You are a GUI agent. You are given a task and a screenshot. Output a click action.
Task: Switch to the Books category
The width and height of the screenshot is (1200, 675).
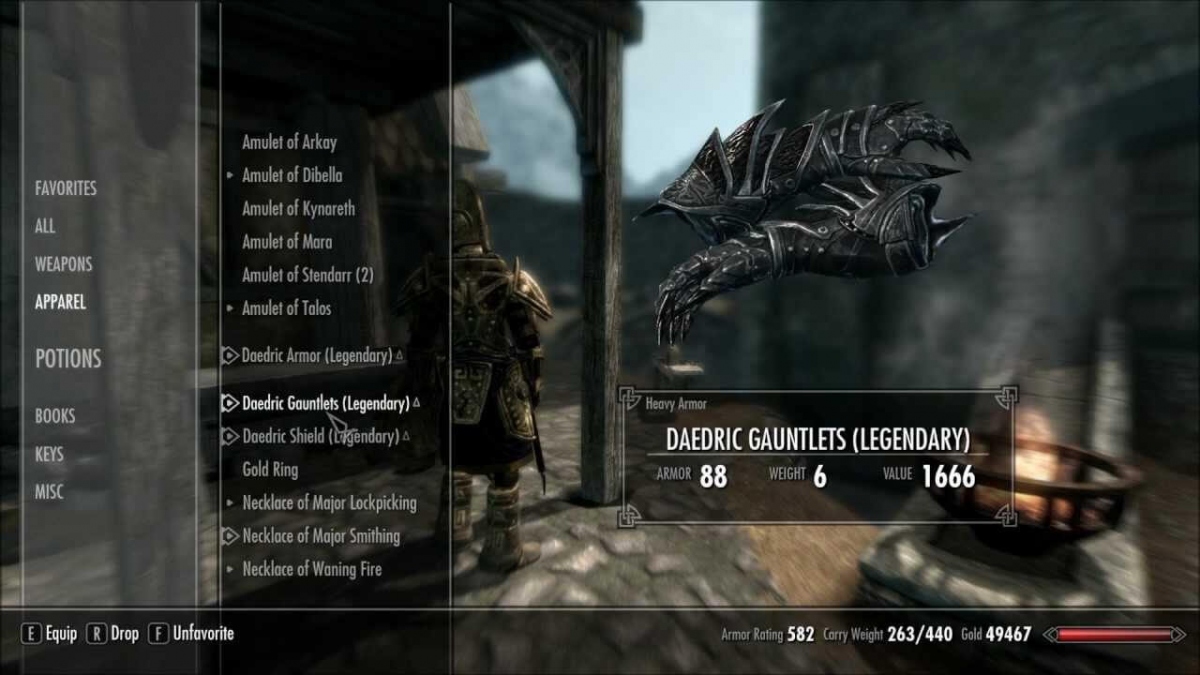click(x=55, y=416)
